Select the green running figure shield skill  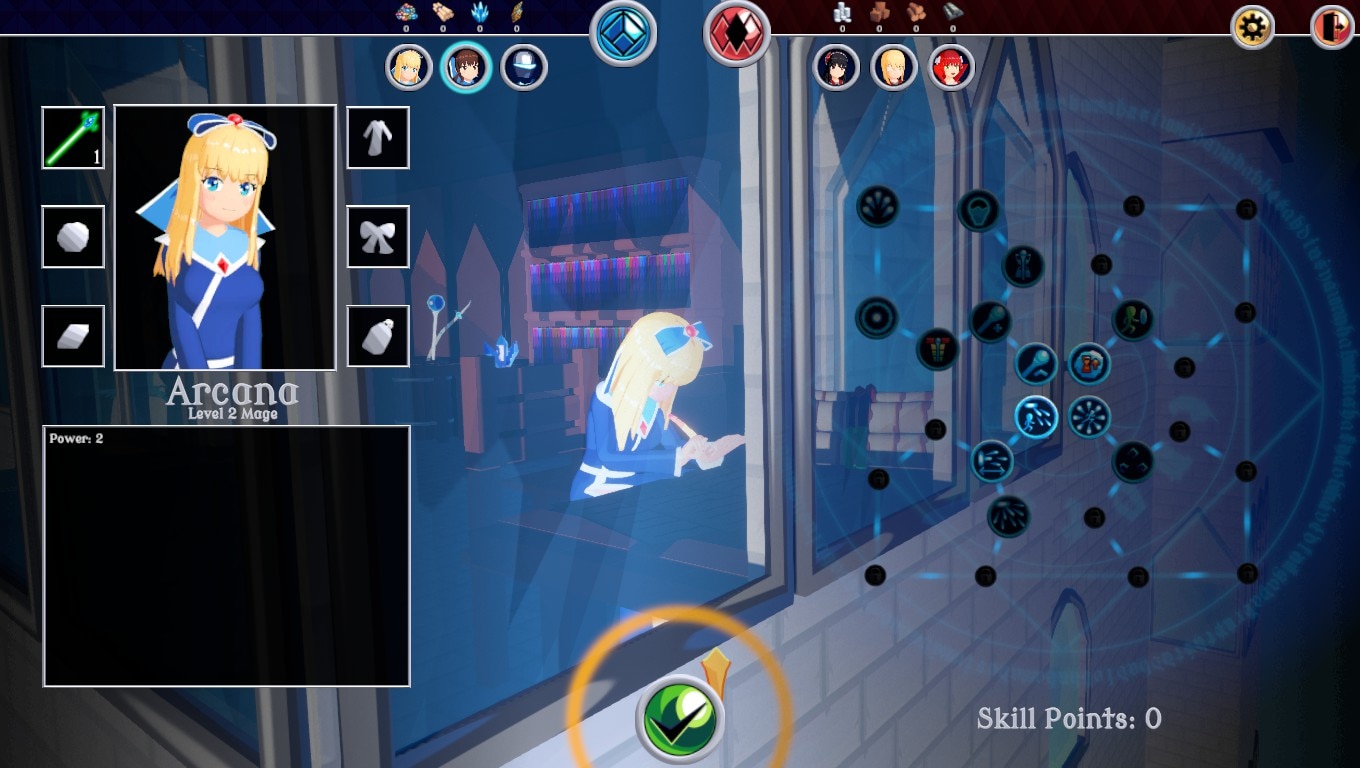[x=1133, y=321]
